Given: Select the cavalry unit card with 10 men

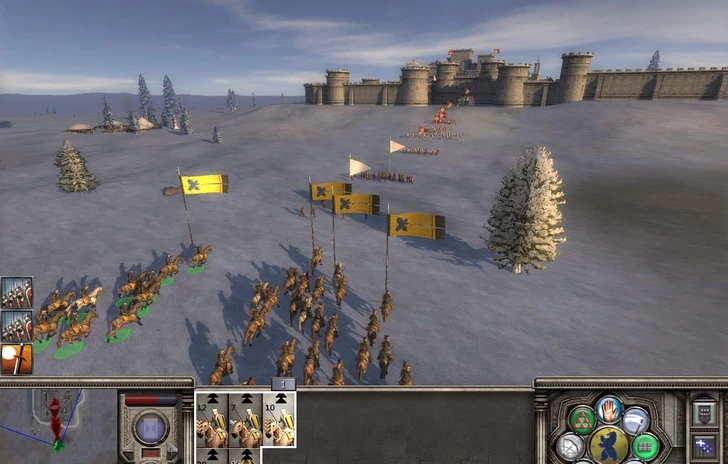Looking at the screenshot, I should pos(279,420).
